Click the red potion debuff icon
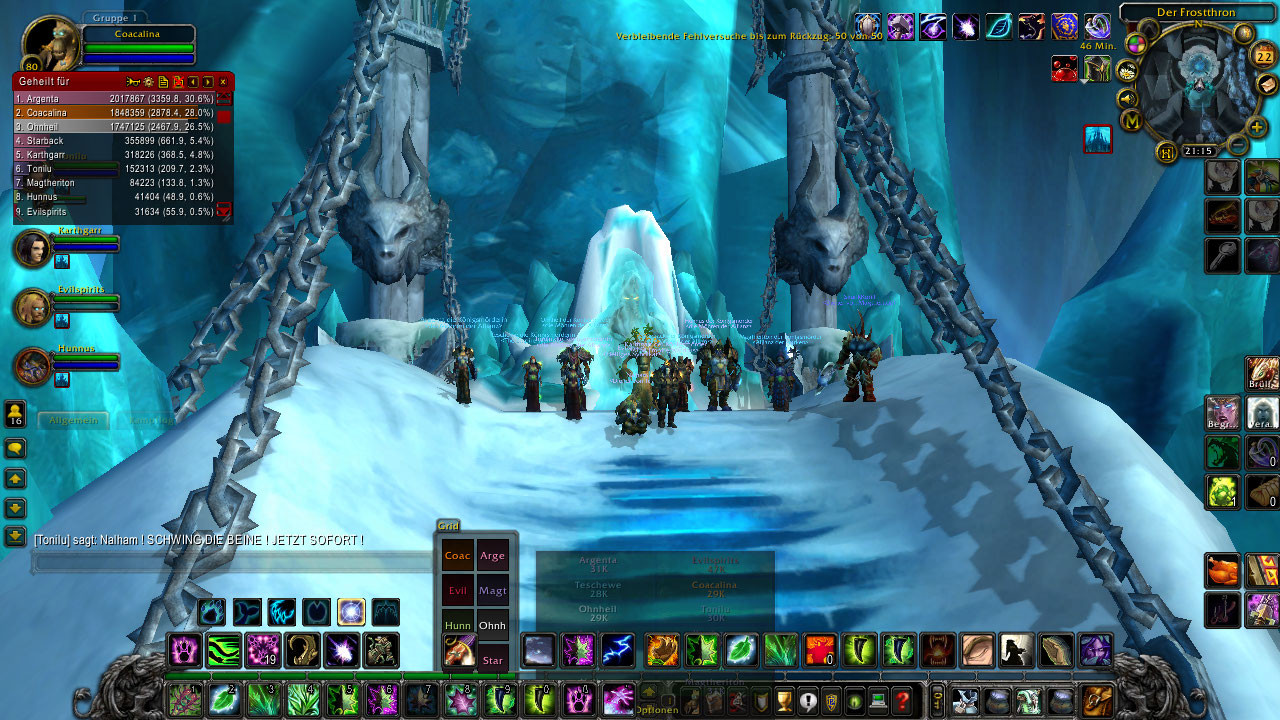 click(x=1065, y=68)
